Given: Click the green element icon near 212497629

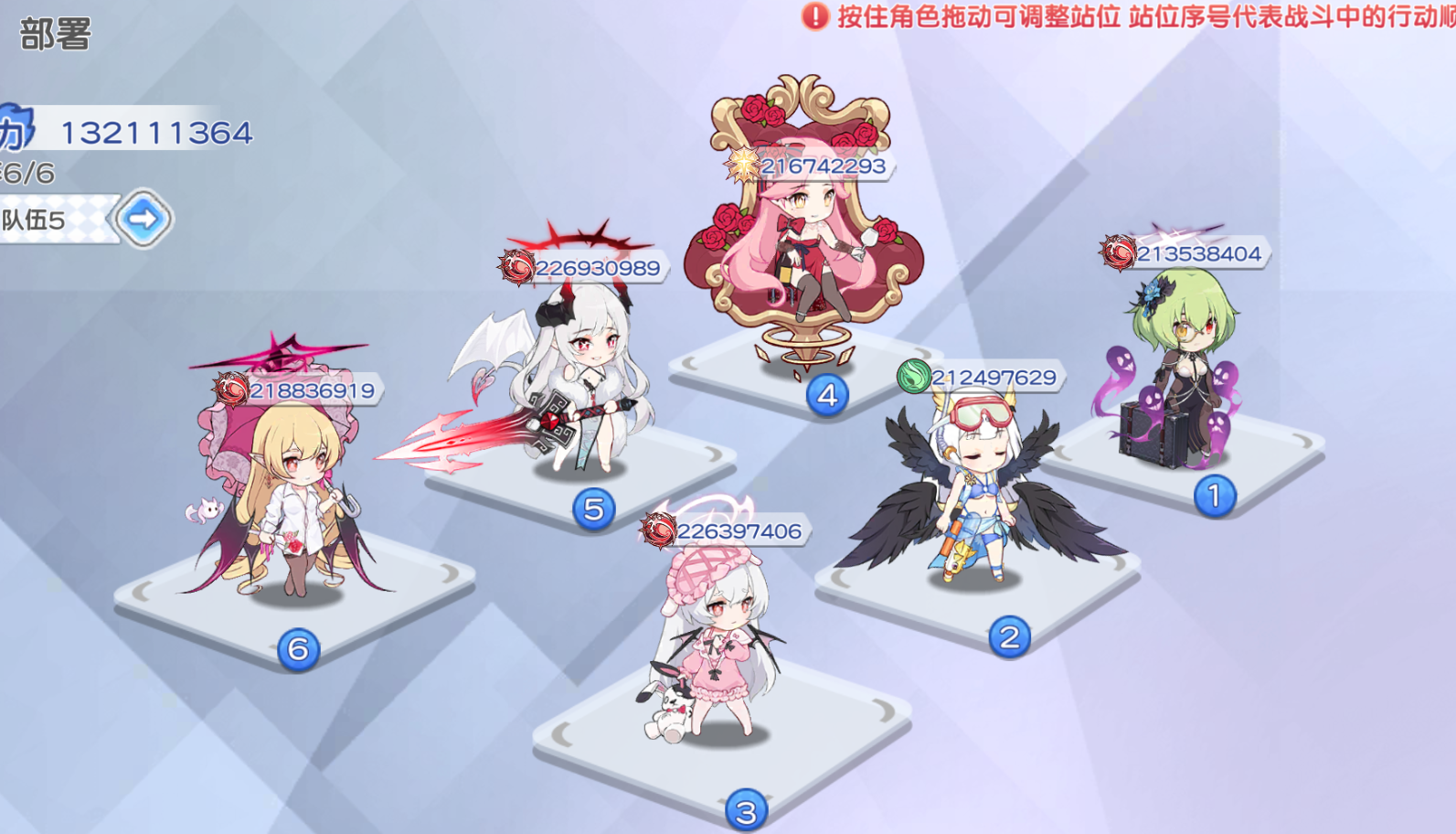Looking at the screenshot, I should [x=914, y=375].
